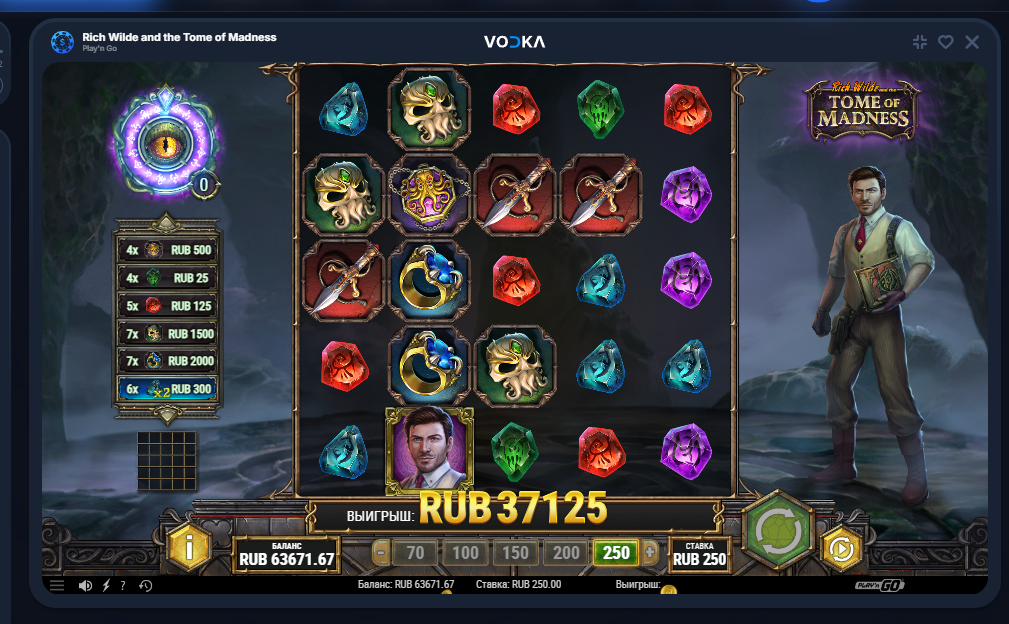
Task: Increase the bet with the plus button
Action: [x=650, y=551]
